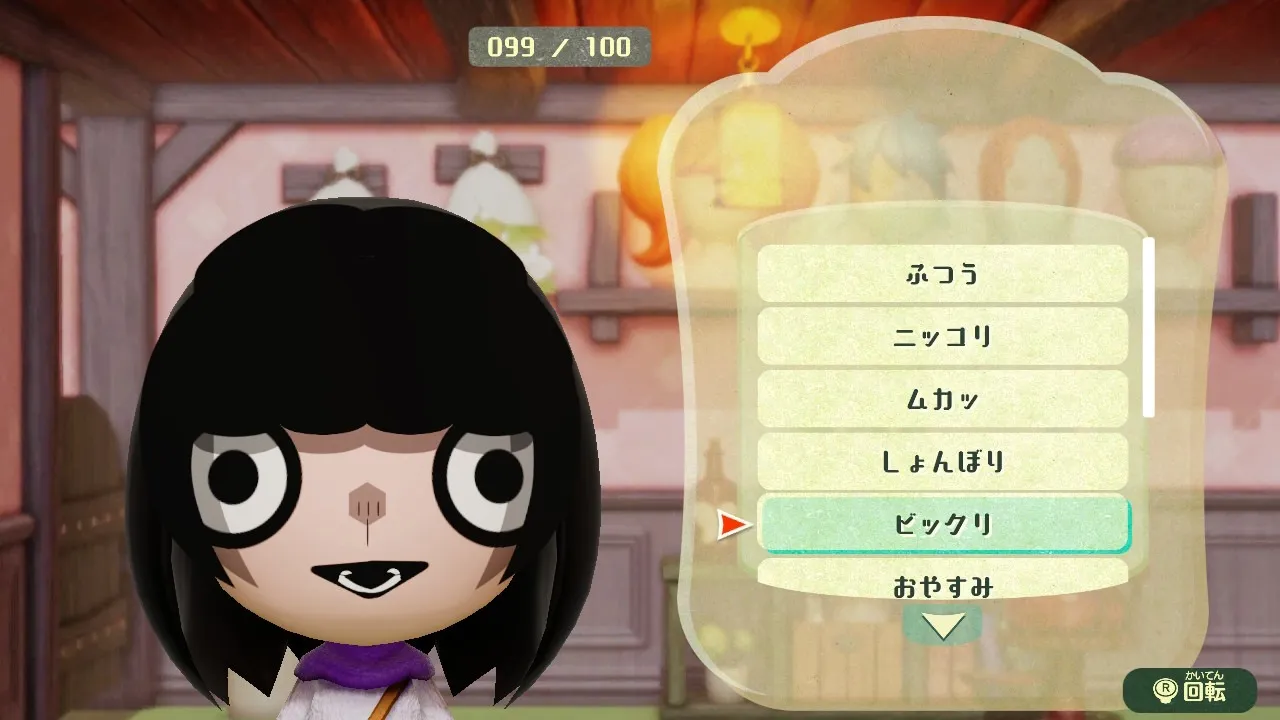Select the ふつう expression option
The width and height of the screenshot is (1280, 720).
942,273
